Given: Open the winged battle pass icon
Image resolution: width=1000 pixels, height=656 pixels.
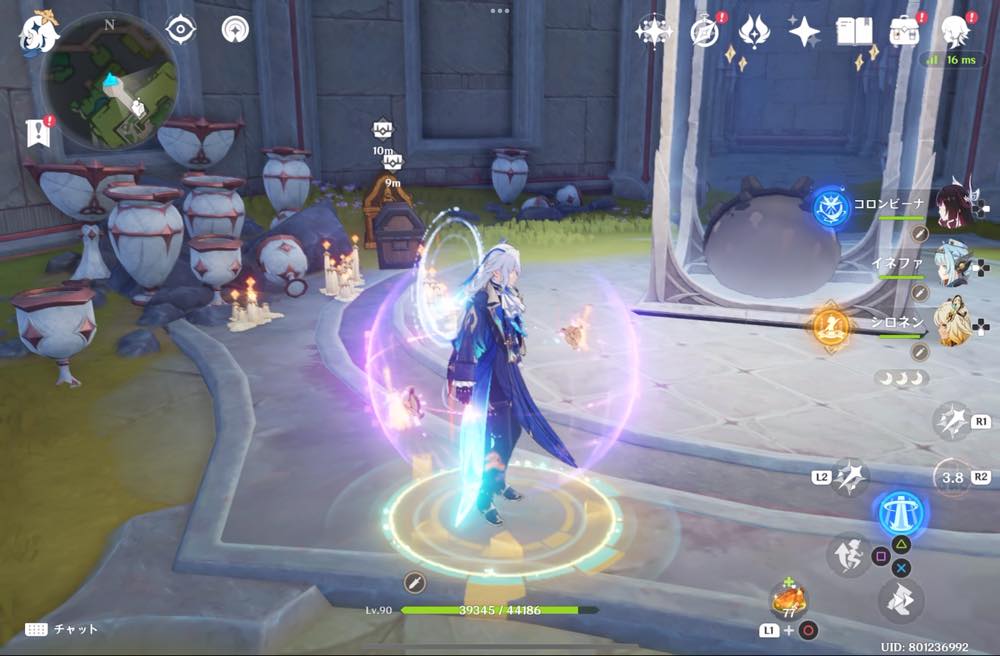Looking at the screenshot, I should (x=755, y=32).
